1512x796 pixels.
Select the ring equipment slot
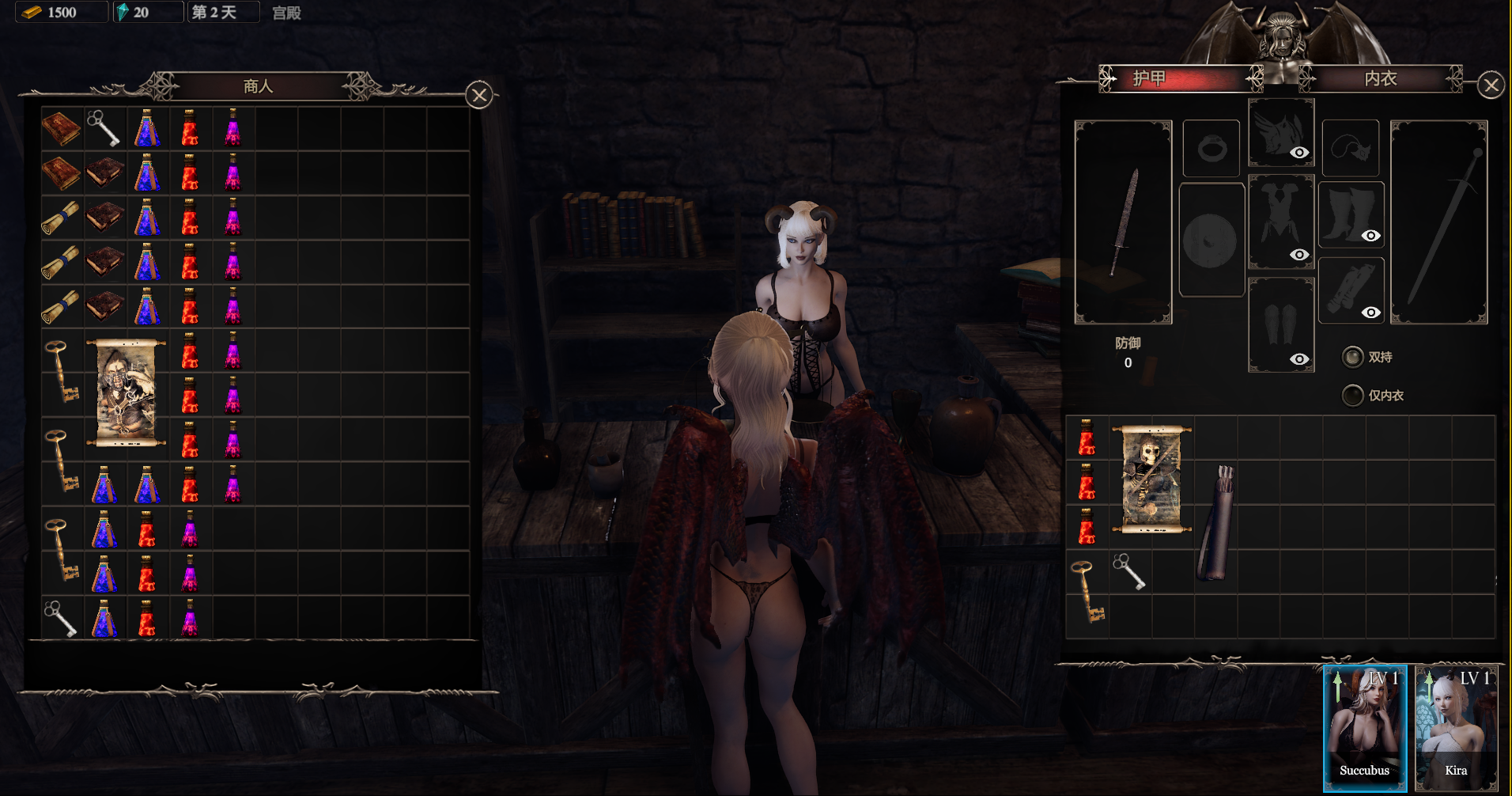[x=1211, y=148]
